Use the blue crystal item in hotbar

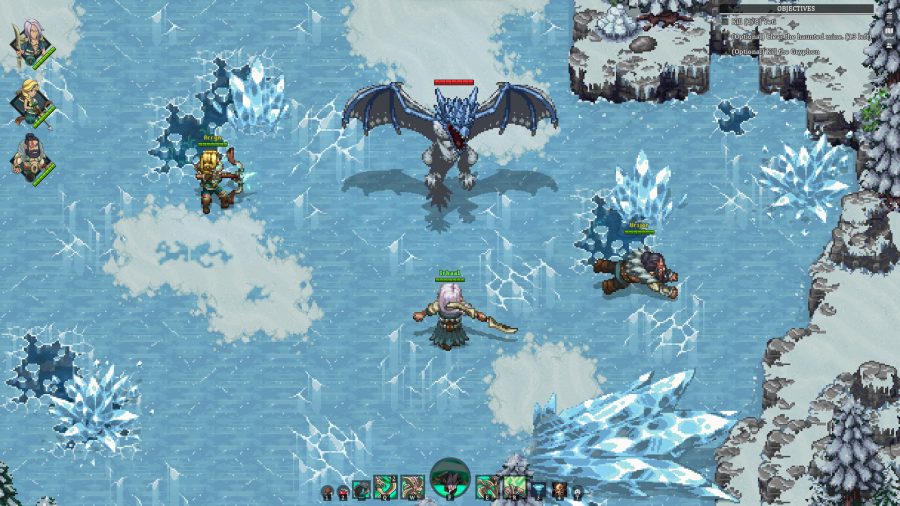click(540, 490)
